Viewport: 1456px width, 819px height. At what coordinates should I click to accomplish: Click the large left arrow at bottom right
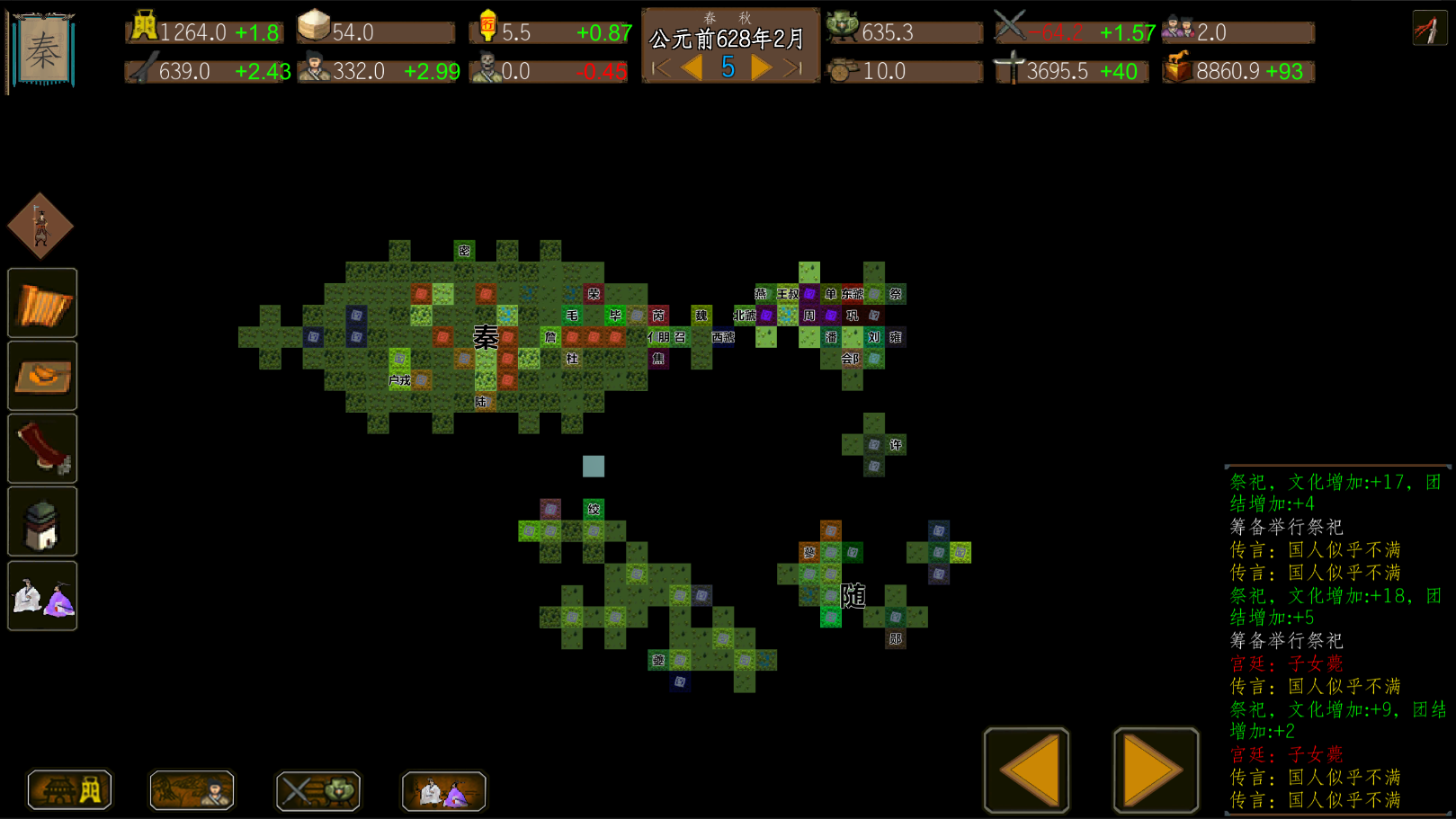(x=1025, y=770)
